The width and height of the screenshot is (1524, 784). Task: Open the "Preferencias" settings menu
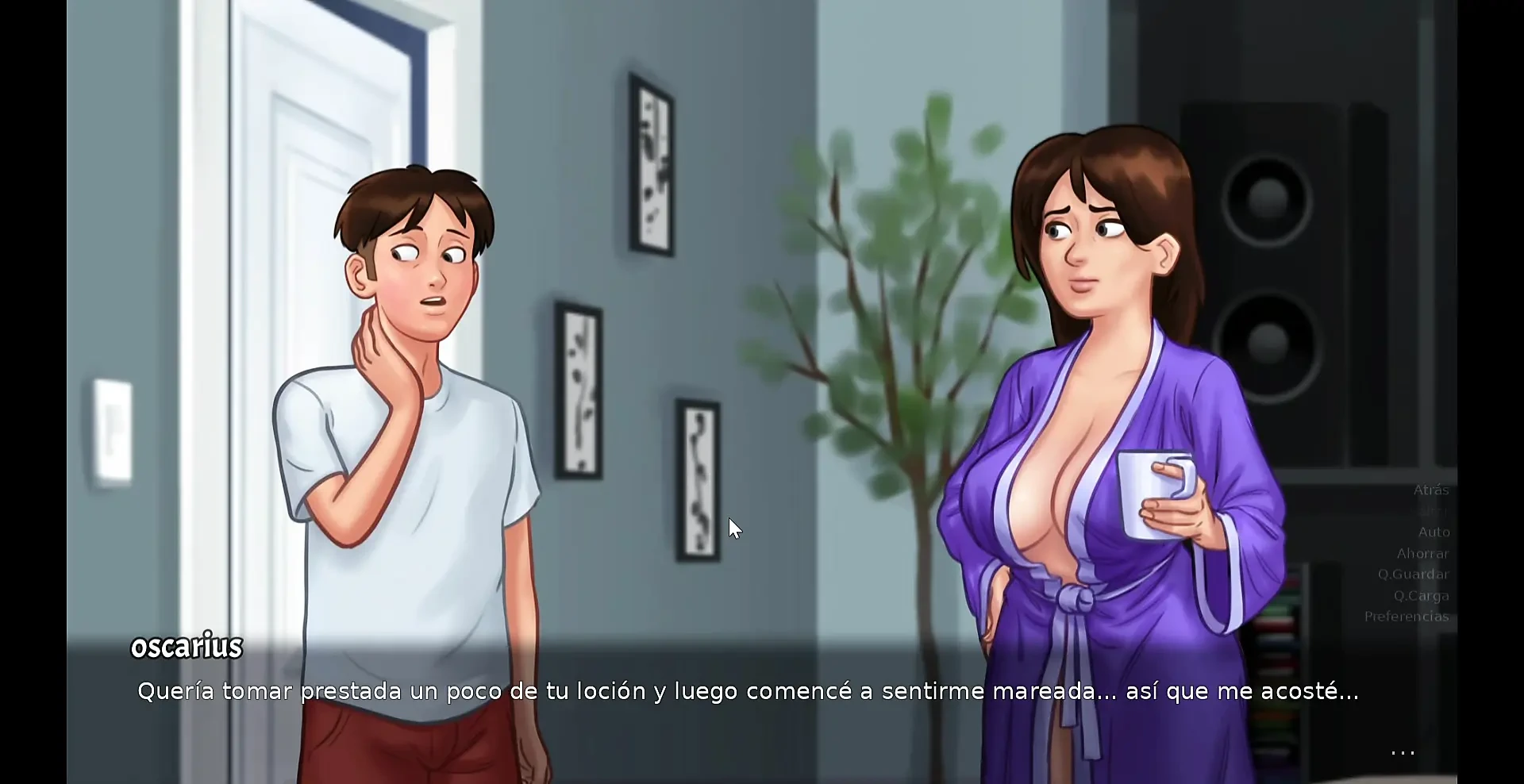[x=1407, y=617]
